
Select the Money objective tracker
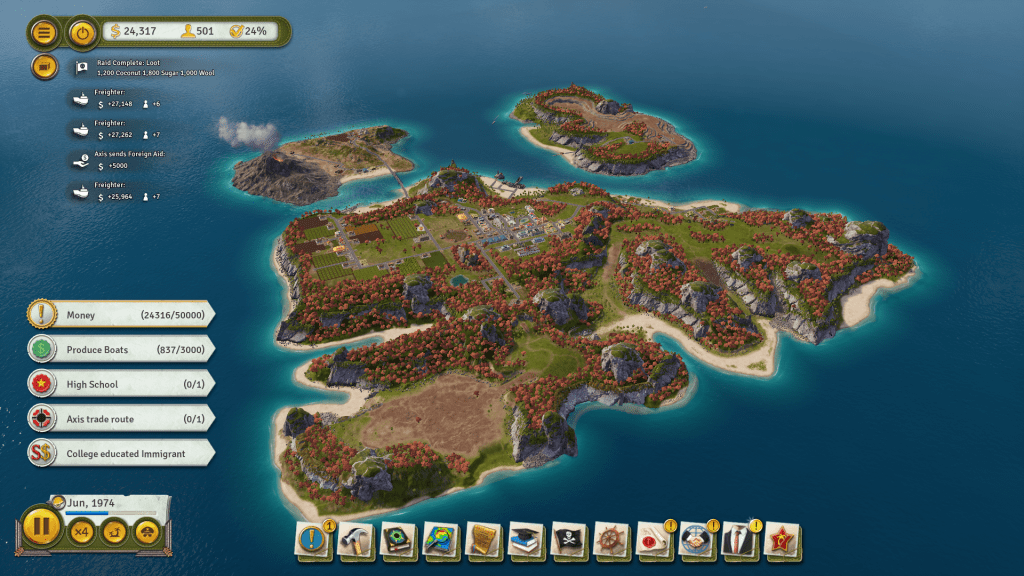pos(120,315)
